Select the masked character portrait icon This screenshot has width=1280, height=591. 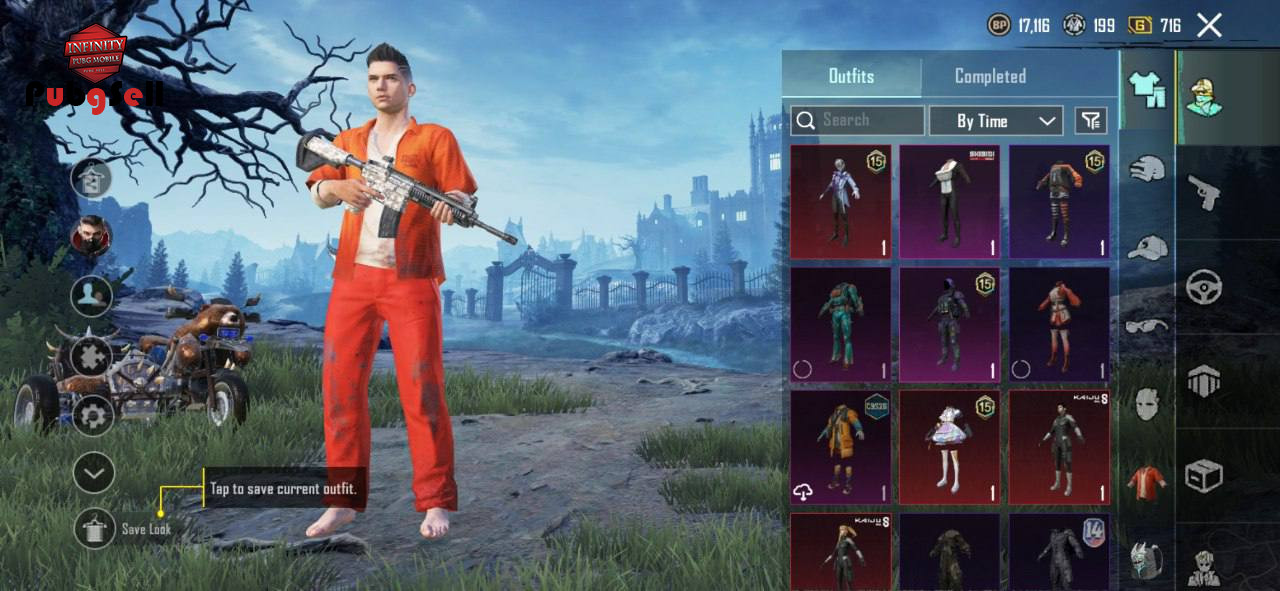coord(91,237)
